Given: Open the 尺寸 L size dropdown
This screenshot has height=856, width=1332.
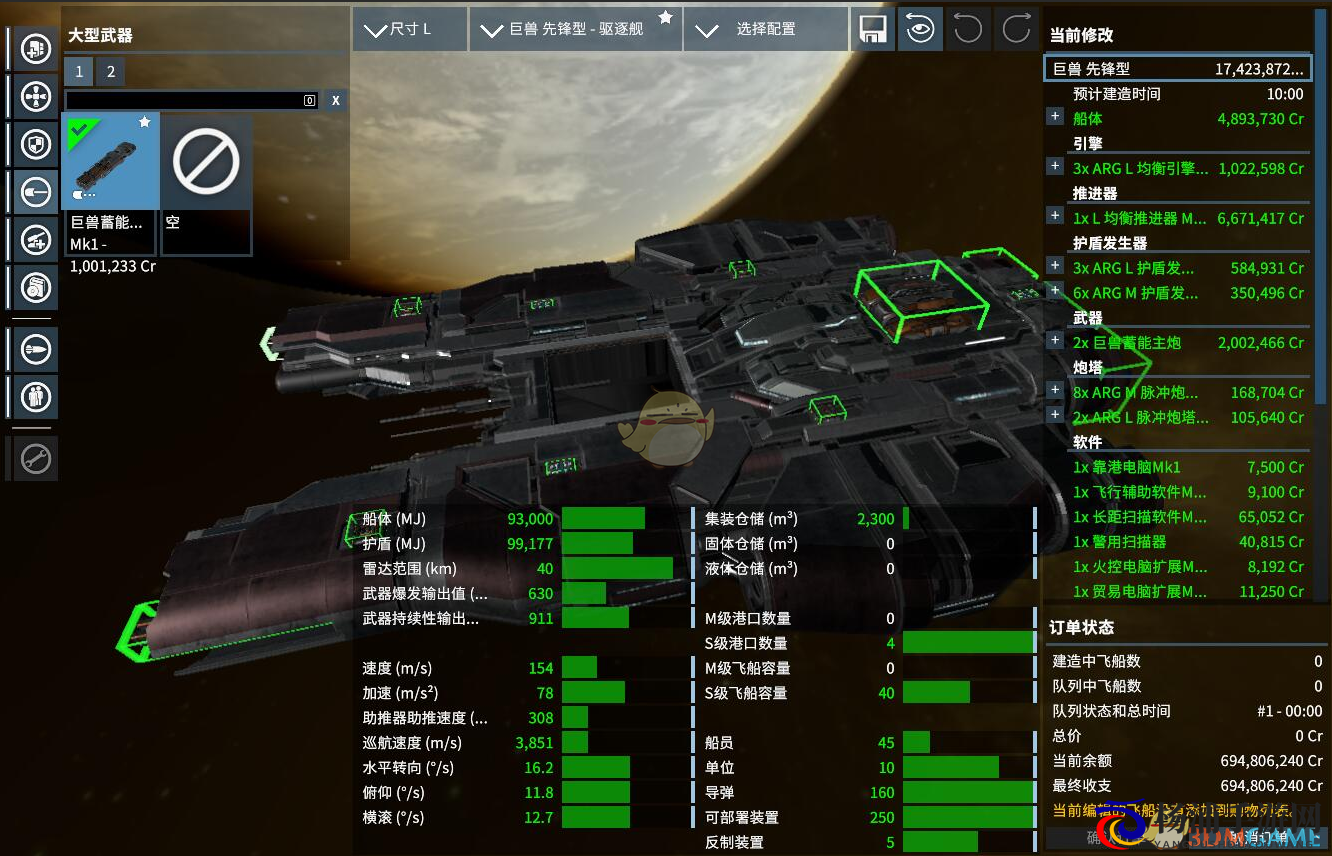Looking at the screenshot, I should pyautogui.click(x=410, y=29).
